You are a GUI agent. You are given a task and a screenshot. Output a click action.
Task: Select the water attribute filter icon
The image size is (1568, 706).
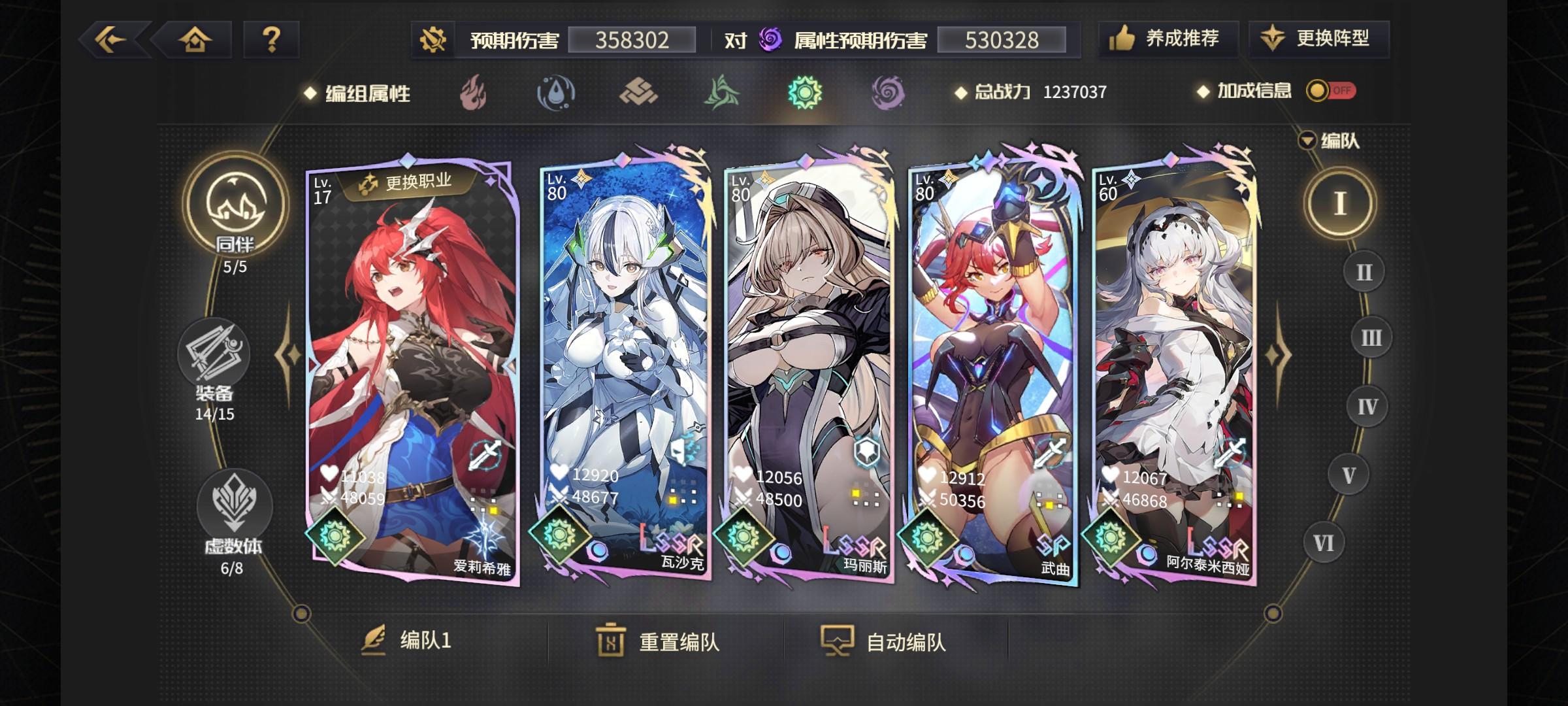pyautogui.click(x=556, y=93)
